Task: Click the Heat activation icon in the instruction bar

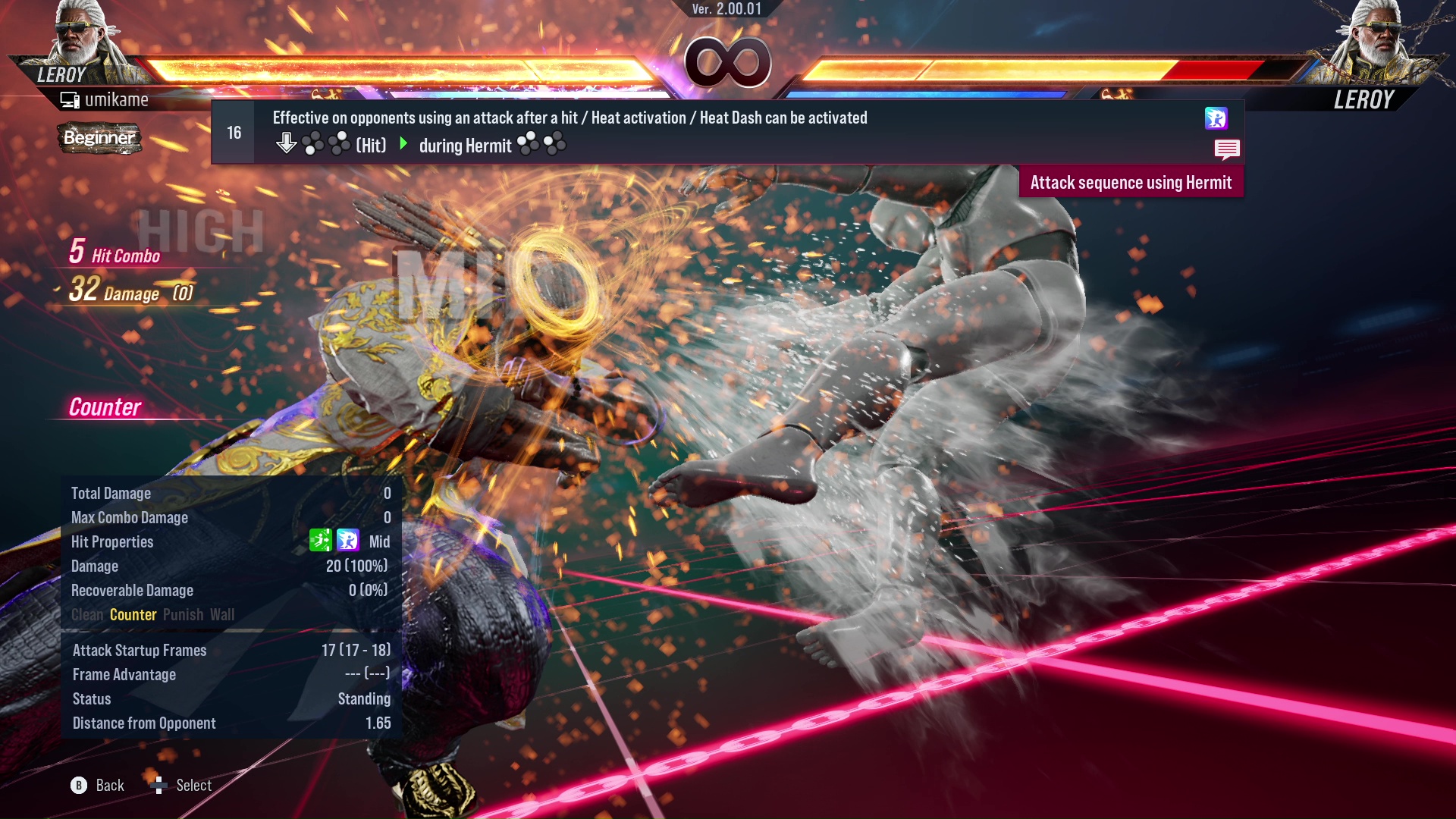Action: (x=1216, y=118)
